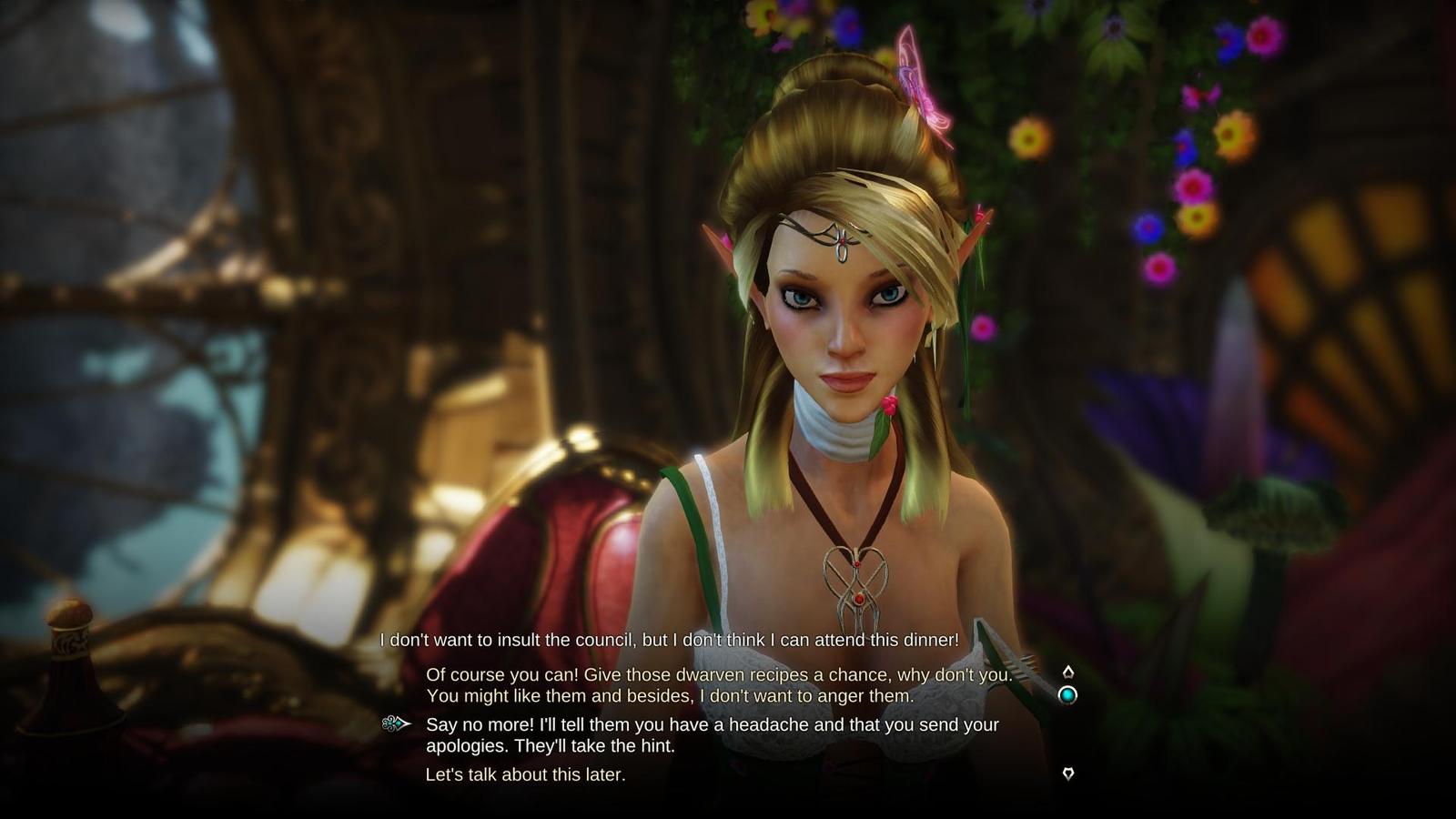Open more replies via the bottom diamond chevron
This screenshot has width=1456, height=819.
[x=1067, y=773]
